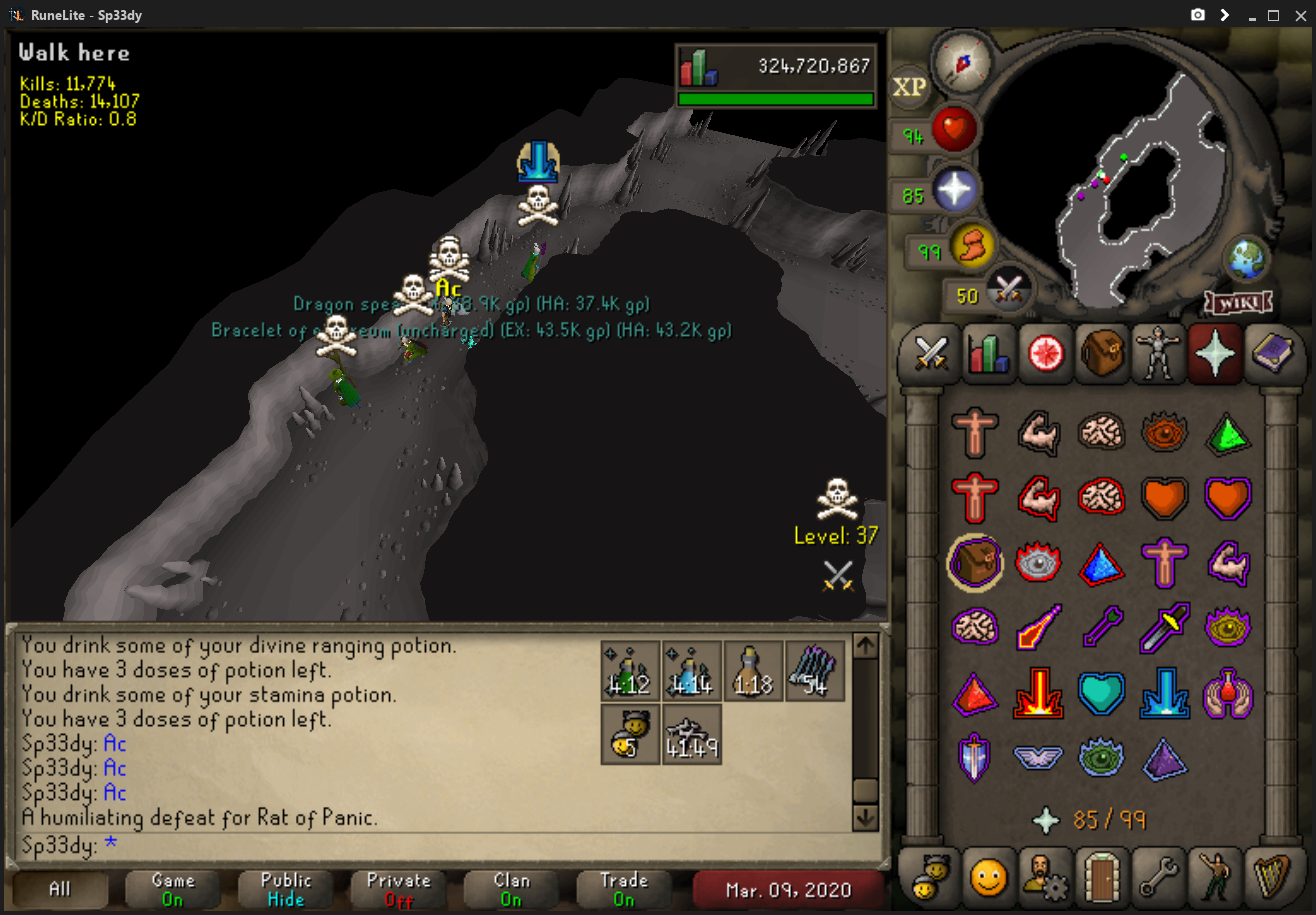Activate the special attack orb
Viewport: 1316px width, 915px height.
1009,292
